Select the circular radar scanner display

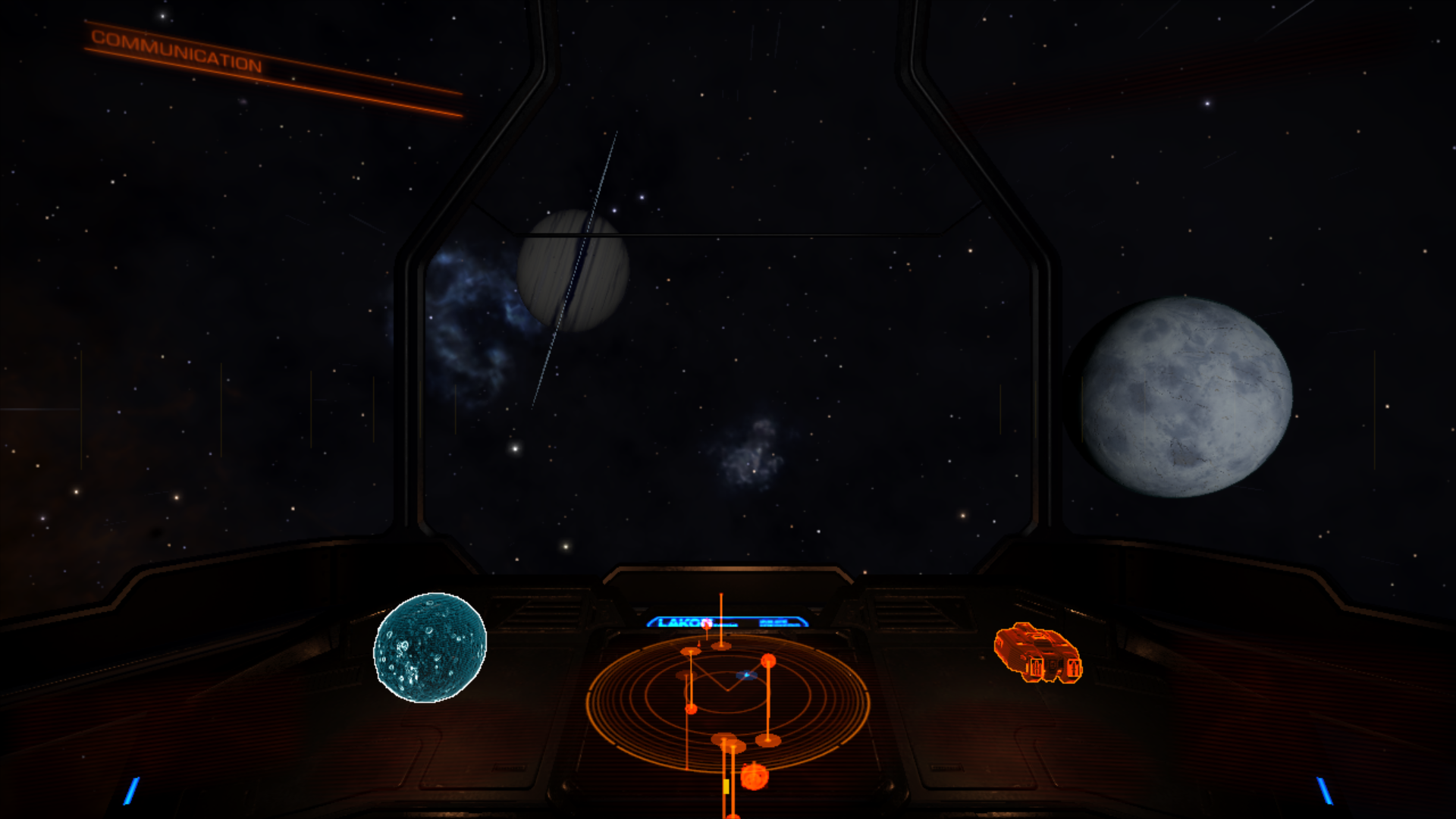[x=727, y=701]
